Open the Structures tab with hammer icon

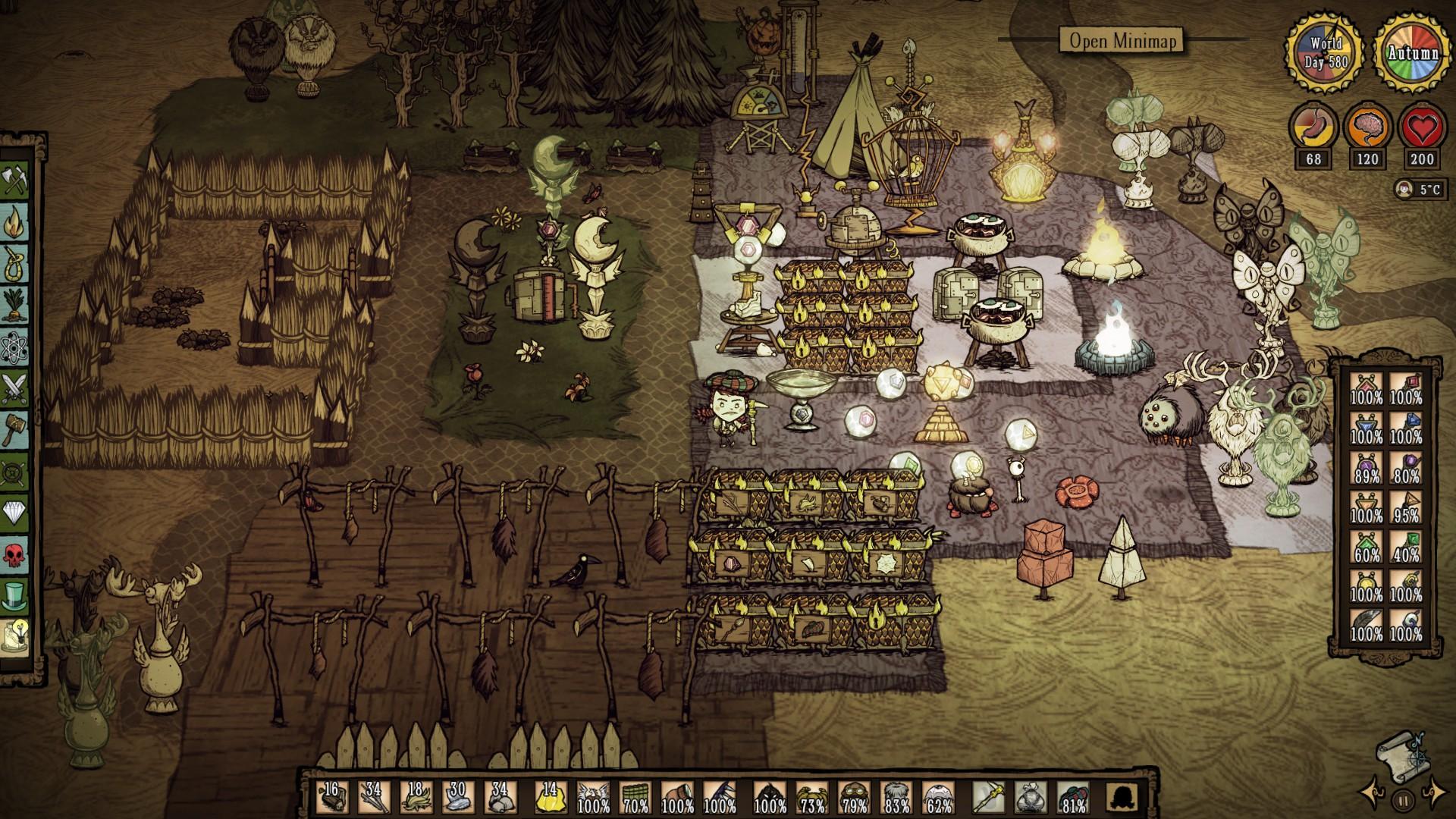tap(17, 429)
